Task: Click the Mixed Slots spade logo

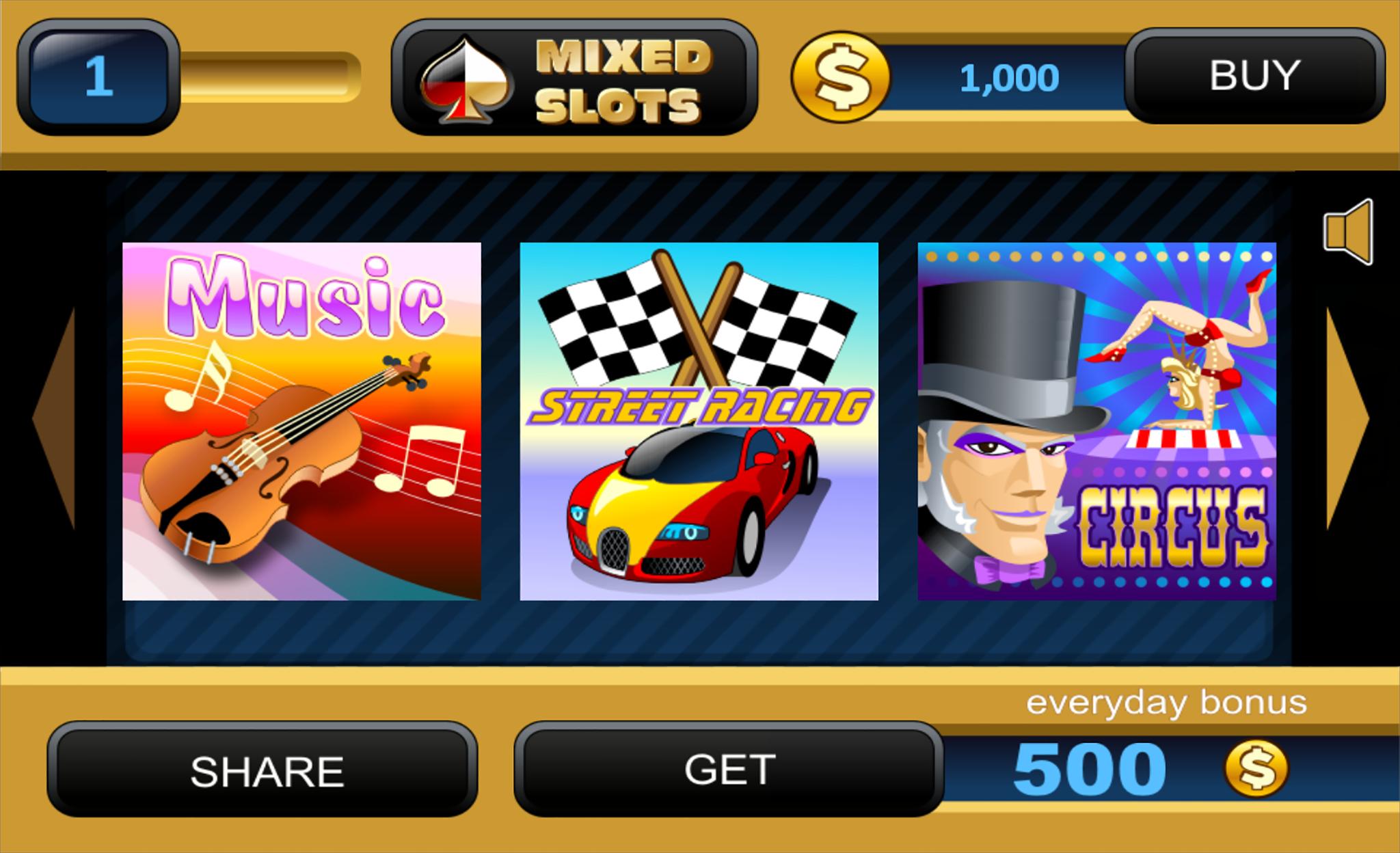Action: [x=466, y=79]
